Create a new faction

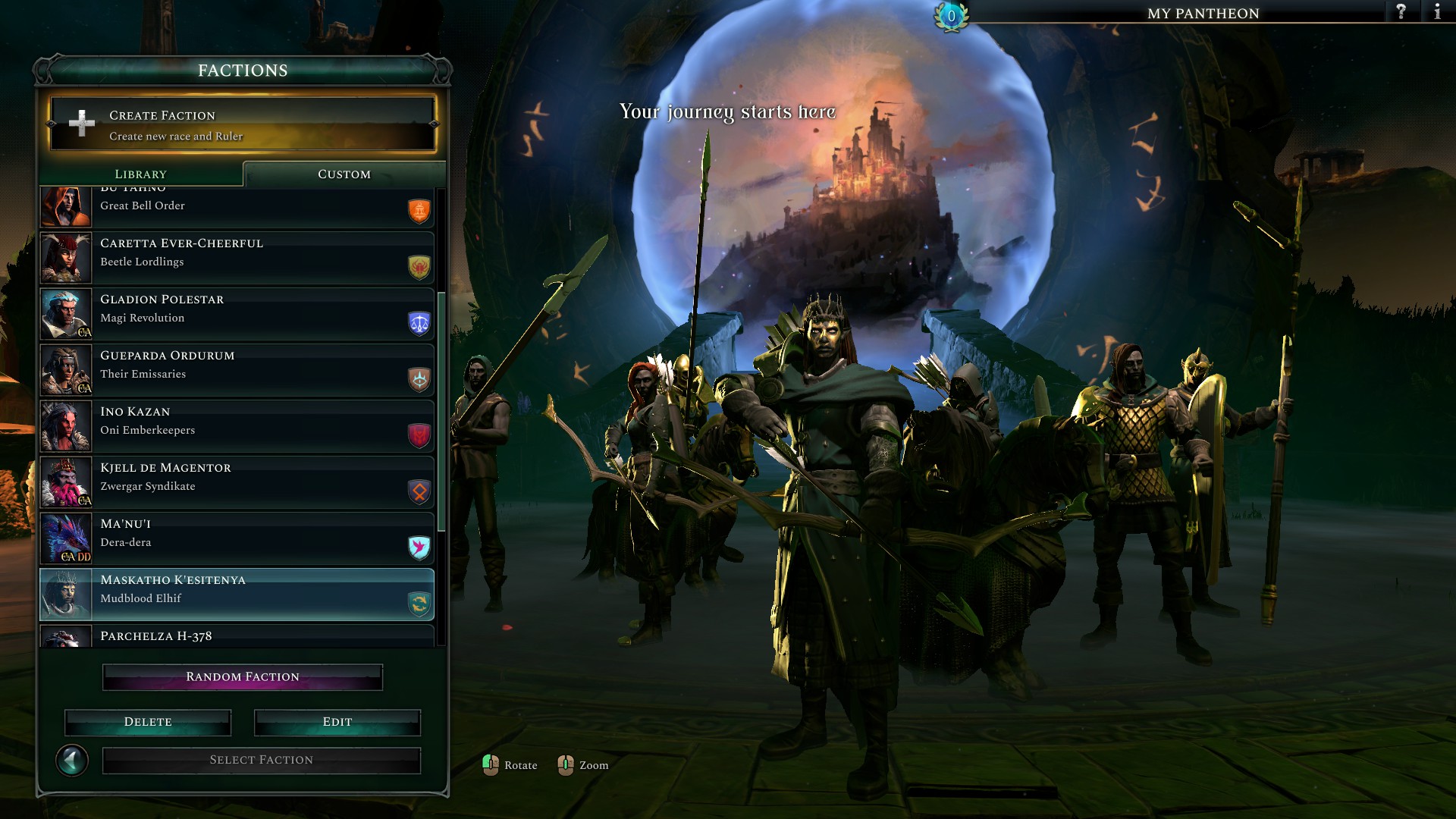pyautogui.click(x=242, y=124)
